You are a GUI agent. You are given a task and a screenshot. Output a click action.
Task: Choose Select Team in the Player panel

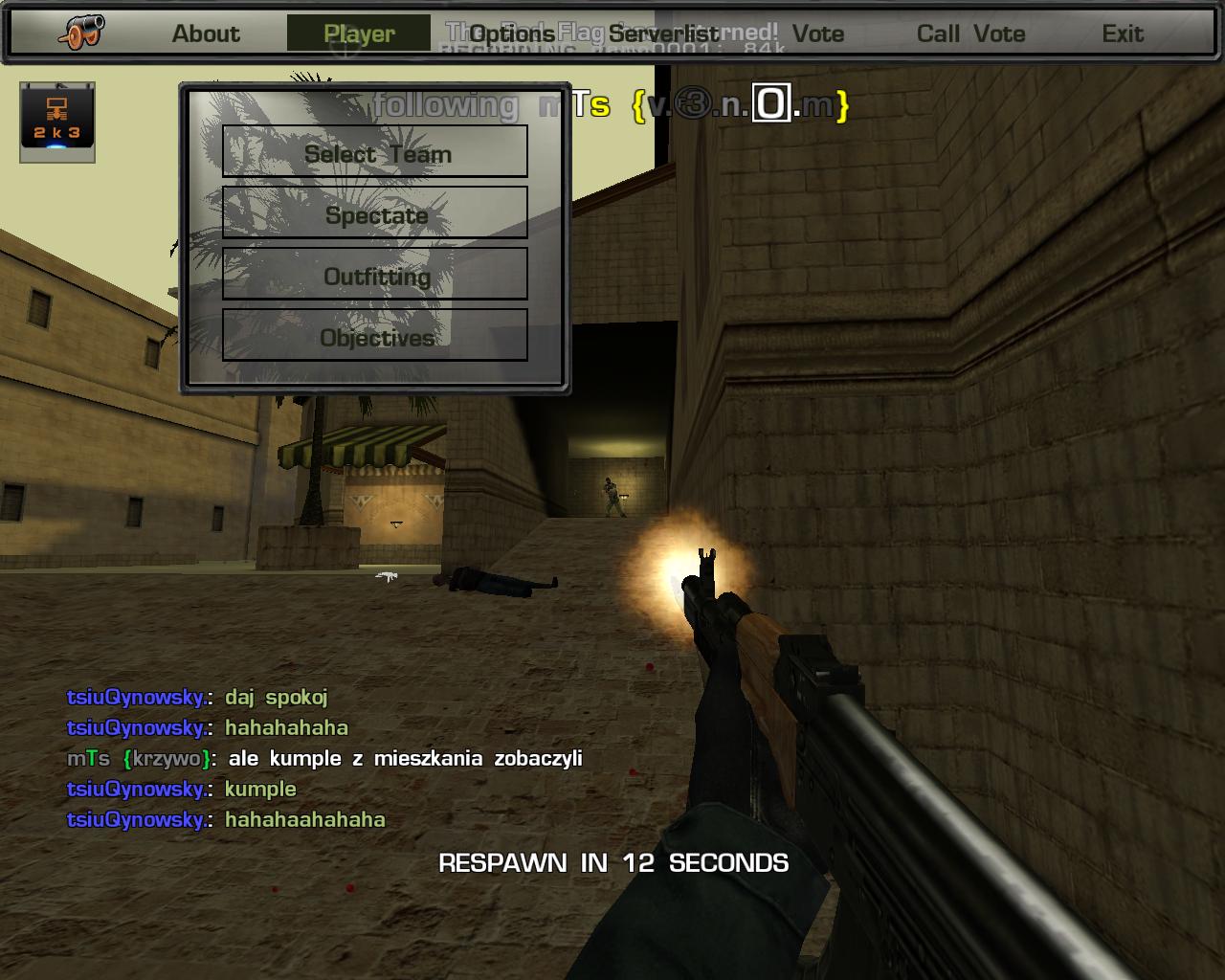375,152
